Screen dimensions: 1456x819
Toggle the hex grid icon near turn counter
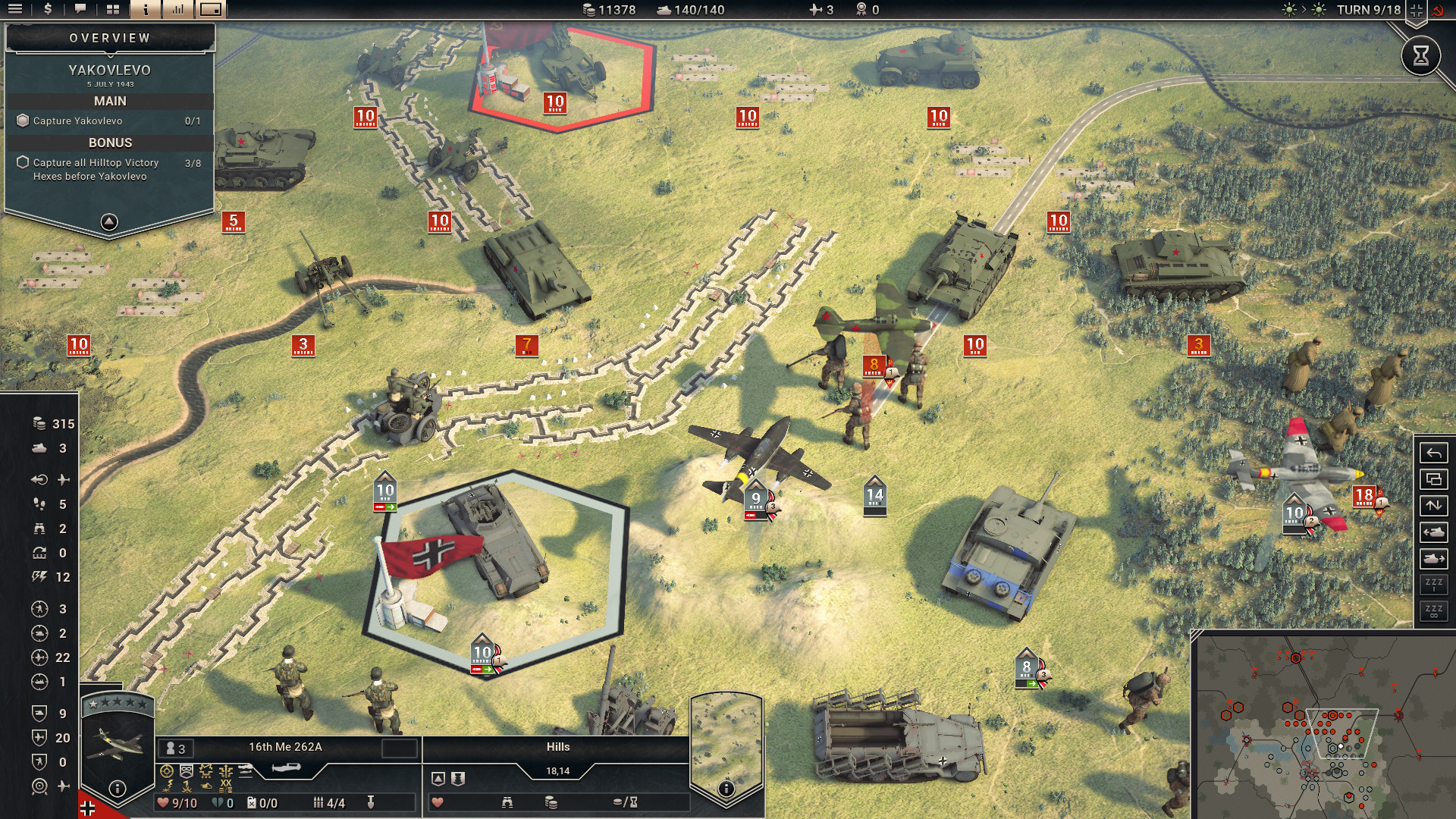pyautogui.click(x=1416, y=10)
